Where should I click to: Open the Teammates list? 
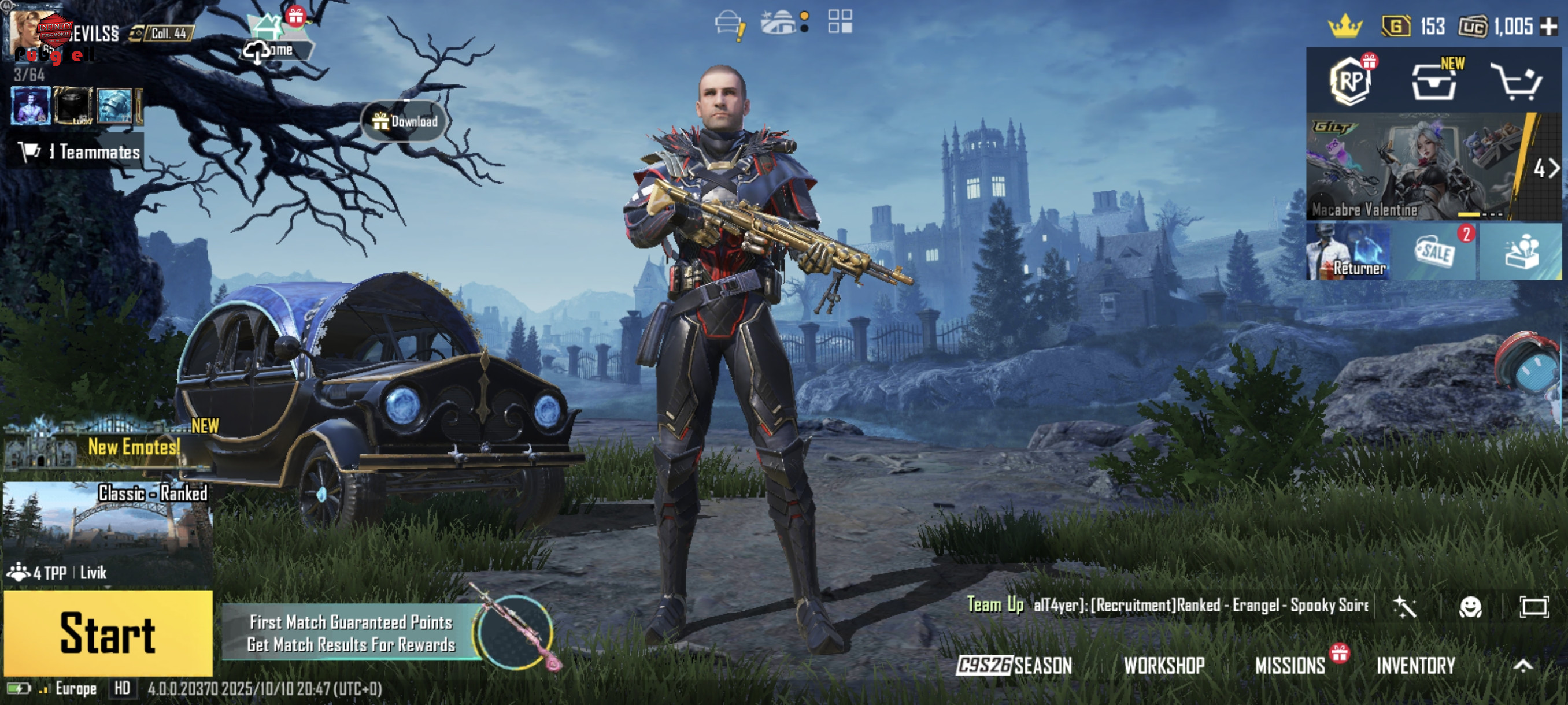coord(79,151)
